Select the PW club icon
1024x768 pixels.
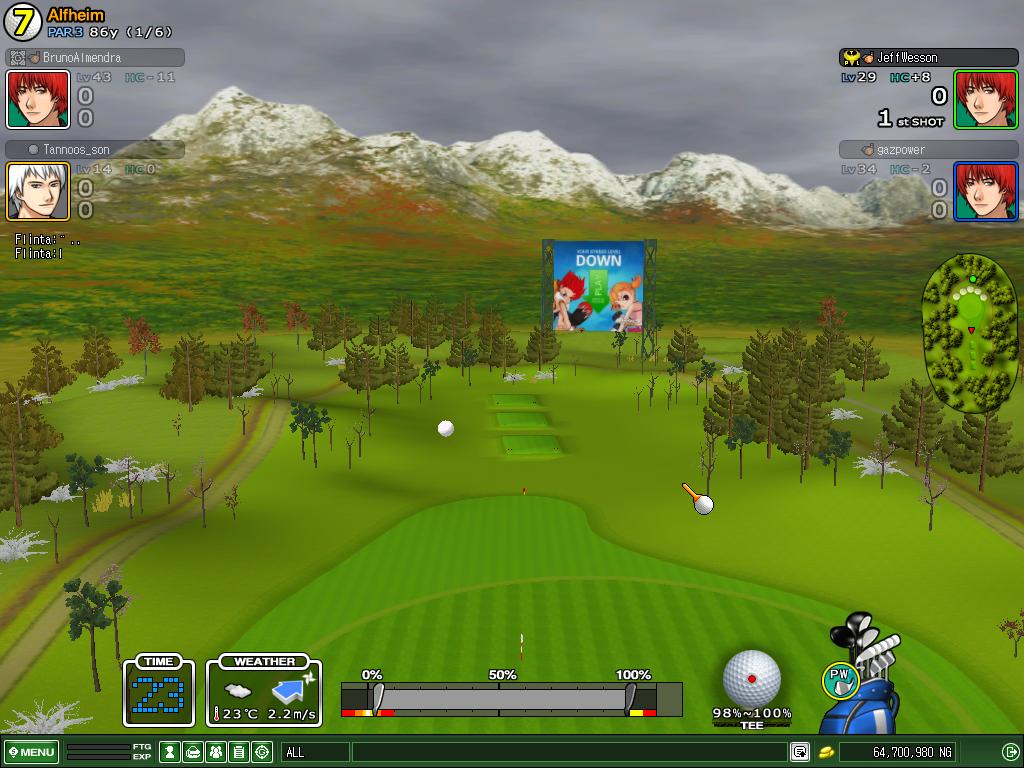click(x=841, y=681)
